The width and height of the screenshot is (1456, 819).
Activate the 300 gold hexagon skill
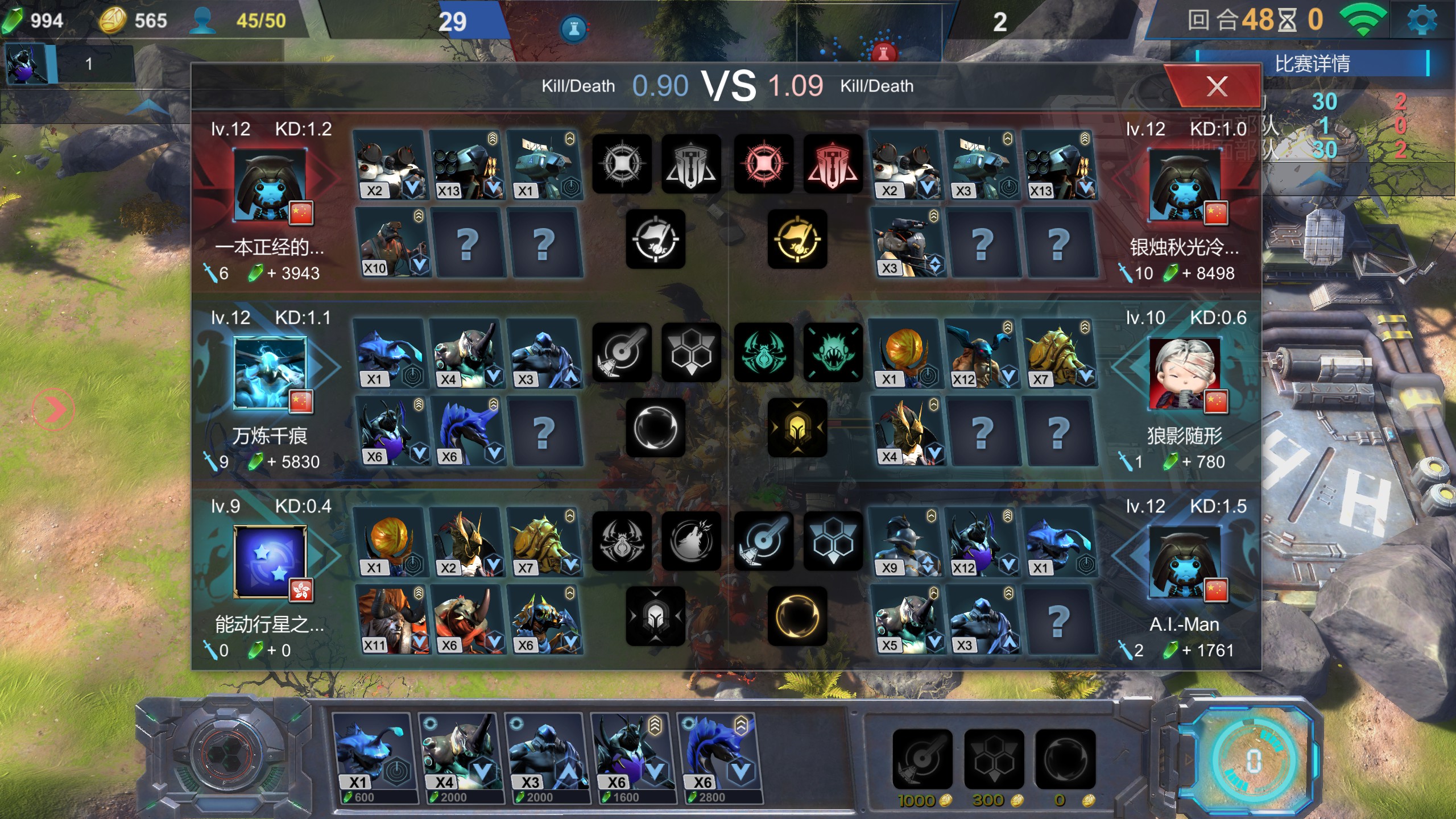tap(994, 759)
